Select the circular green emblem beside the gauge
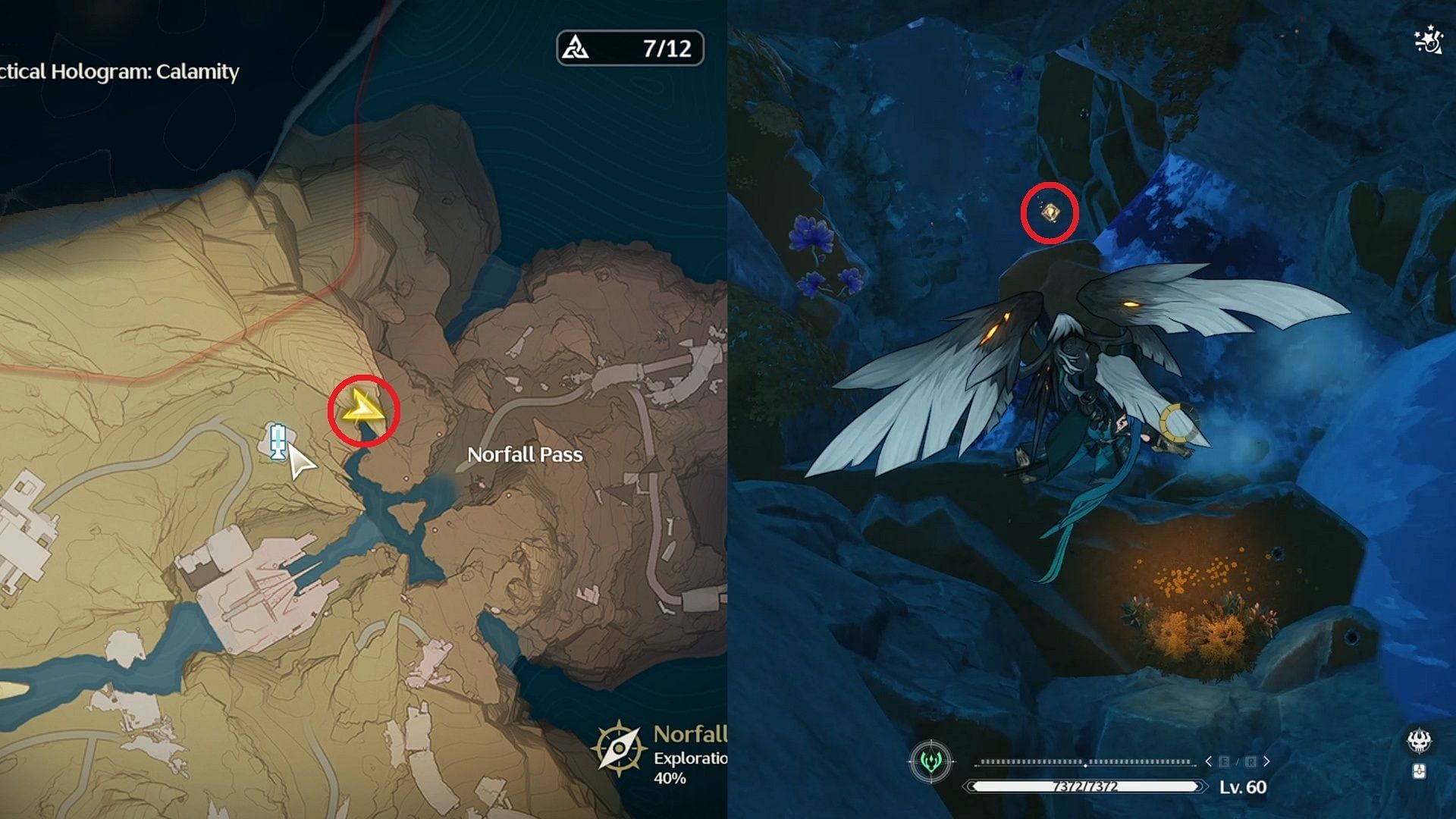This screenshot has height=819, width=1456. point(931,761)
